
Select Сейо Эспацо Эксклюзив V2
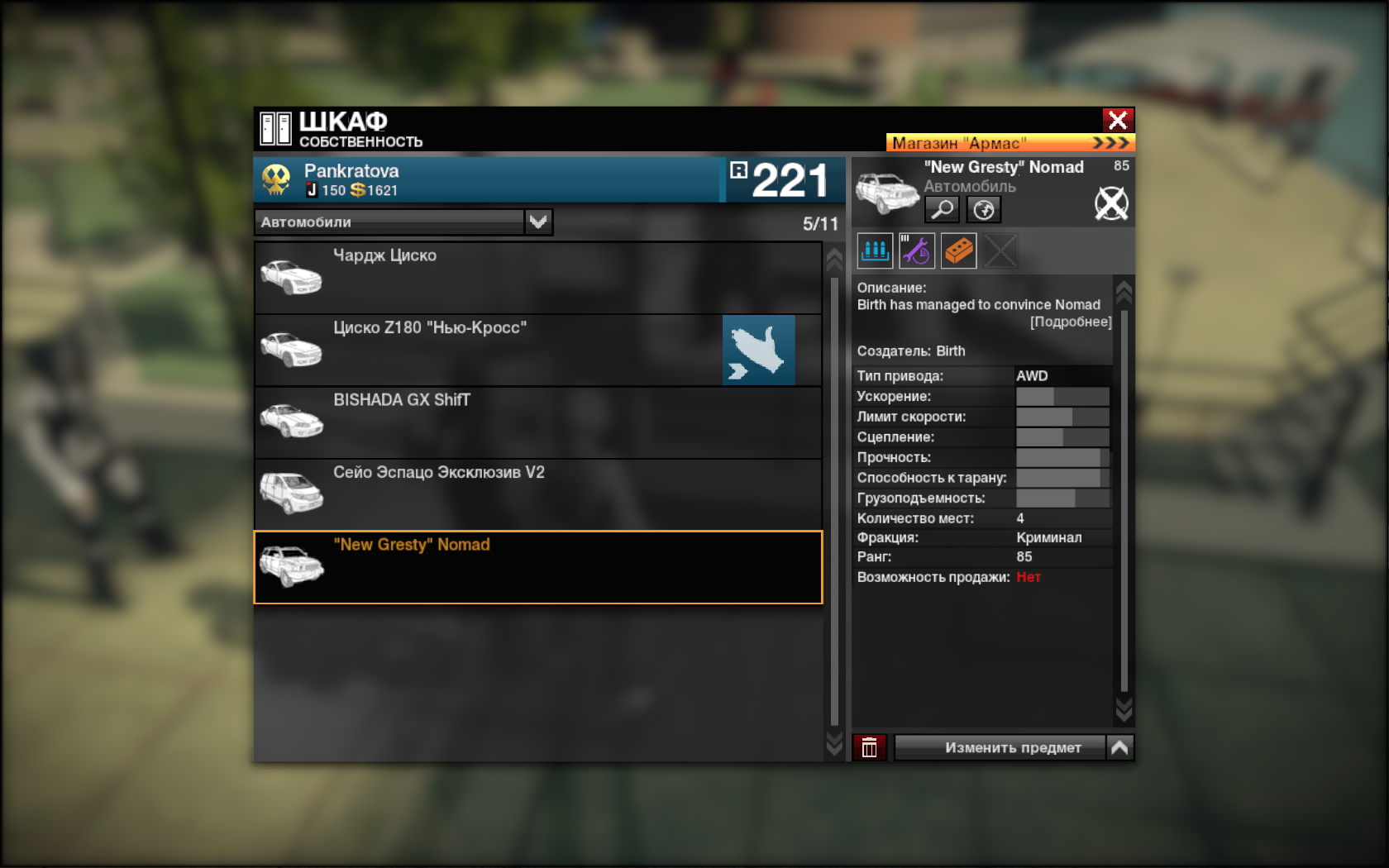pos(537,494)
